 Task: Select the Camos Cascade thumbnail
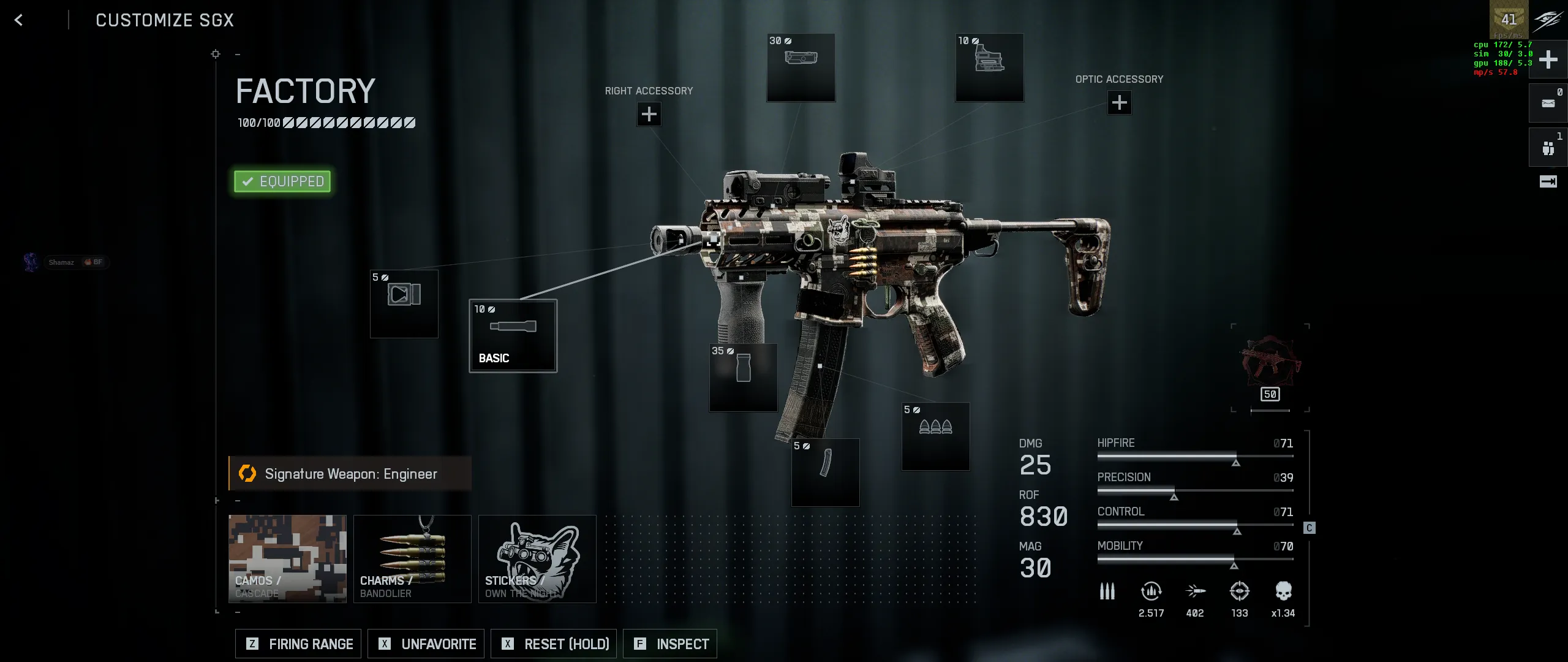pyautogui.click(x=288, y=558)
